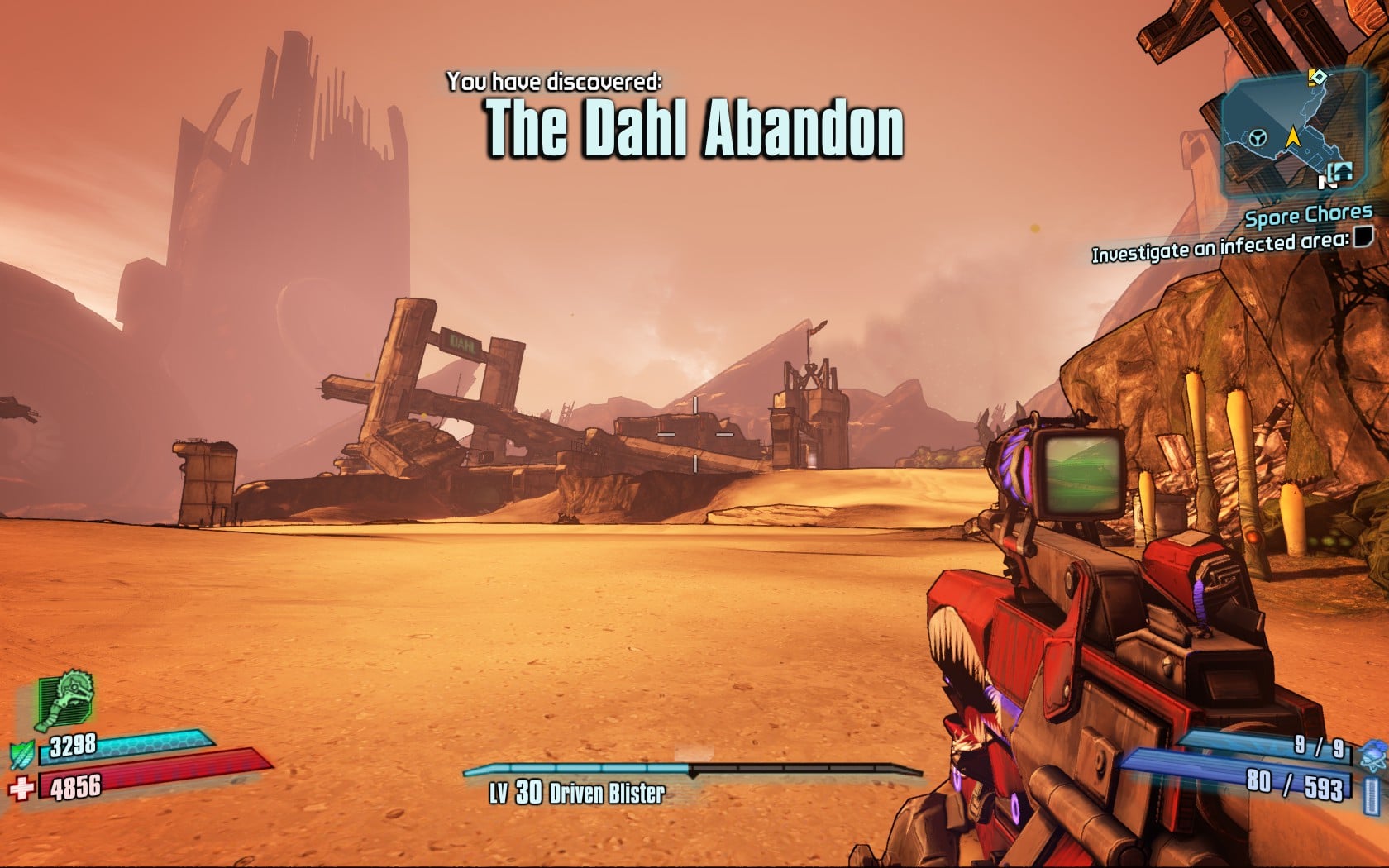
Task: Click the 'You have discovered' banner text
Action: 554,81
